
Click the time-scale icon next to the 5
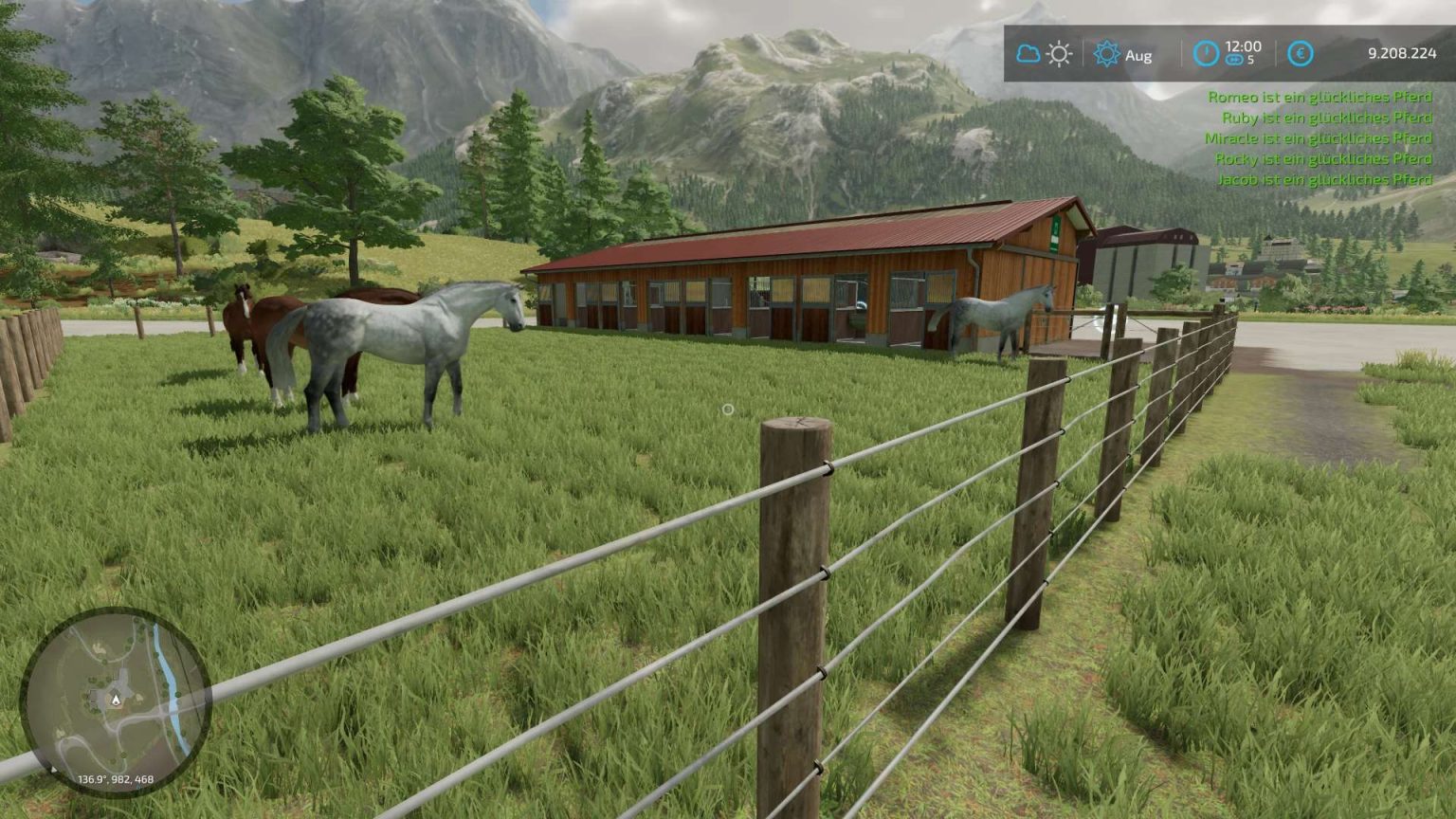tap(1233, 61)
